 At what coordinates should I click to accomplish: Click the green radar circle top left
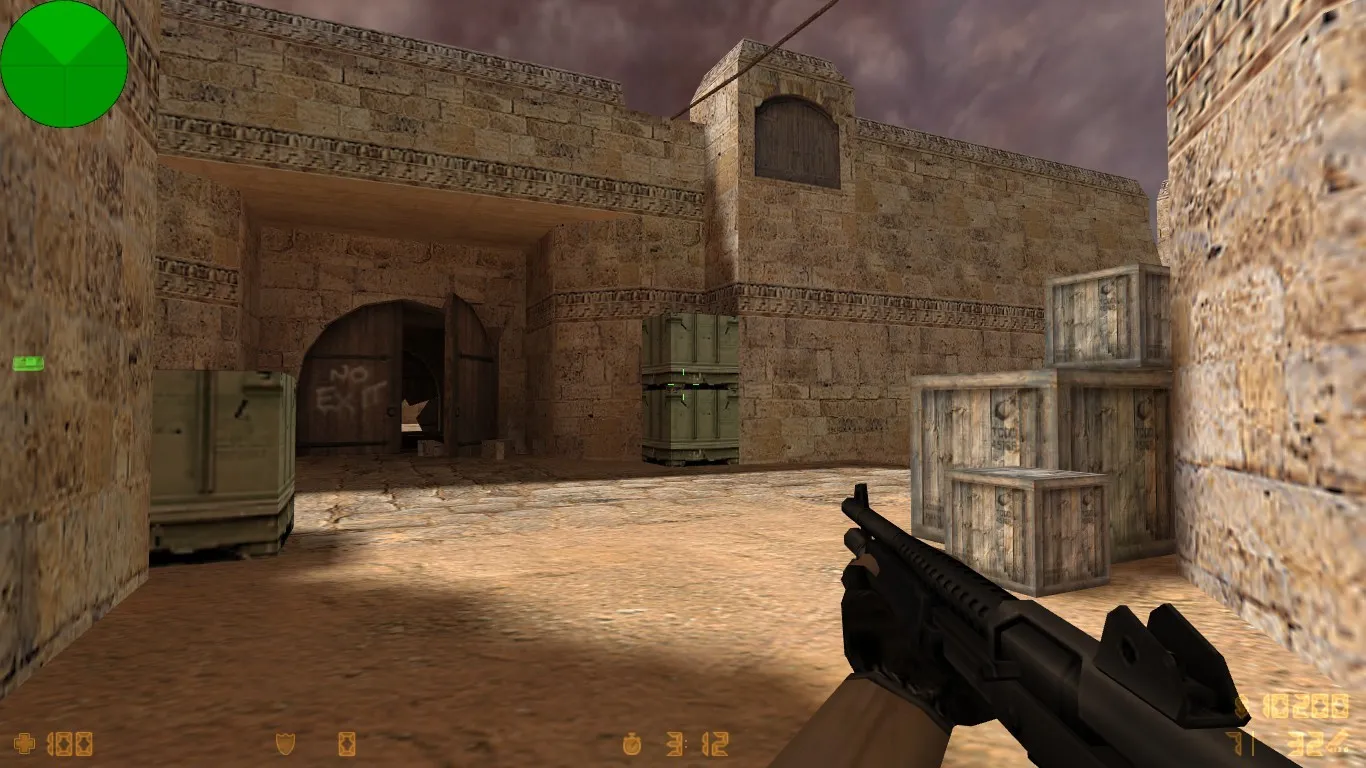point(65,63)
